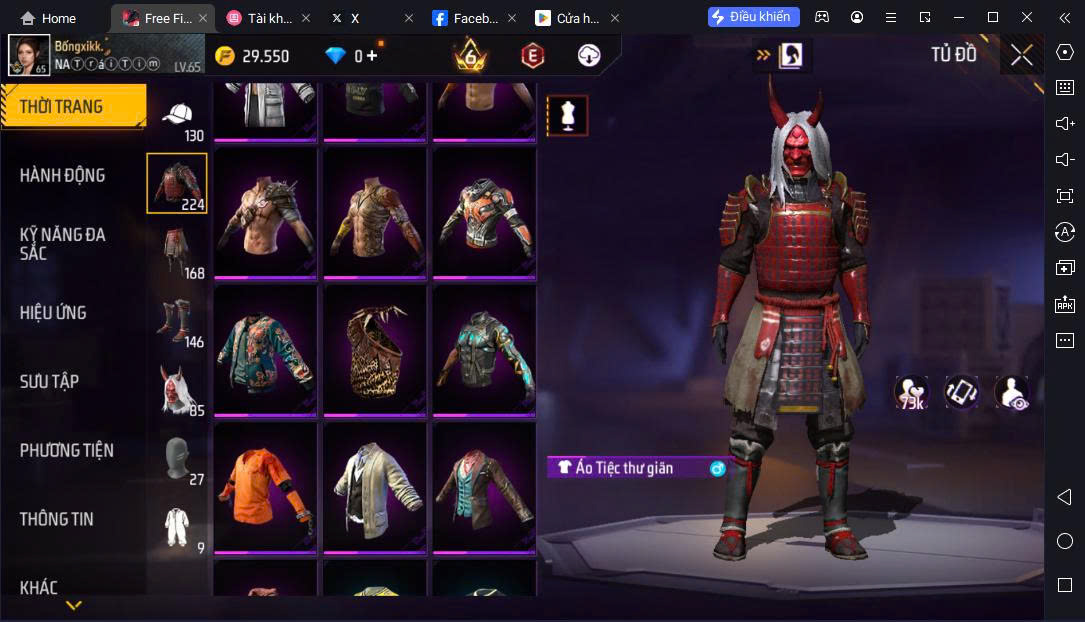Switch to the Facebook tab
This screenshot has width=1085, height=622.
point(467,18)
